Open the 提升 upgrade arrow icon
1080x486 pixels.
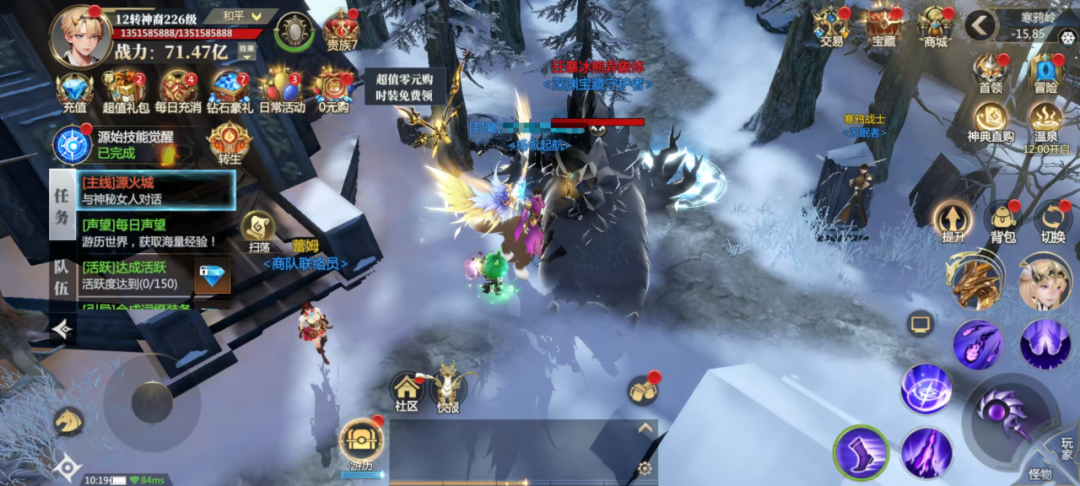(x=951, y=221)
